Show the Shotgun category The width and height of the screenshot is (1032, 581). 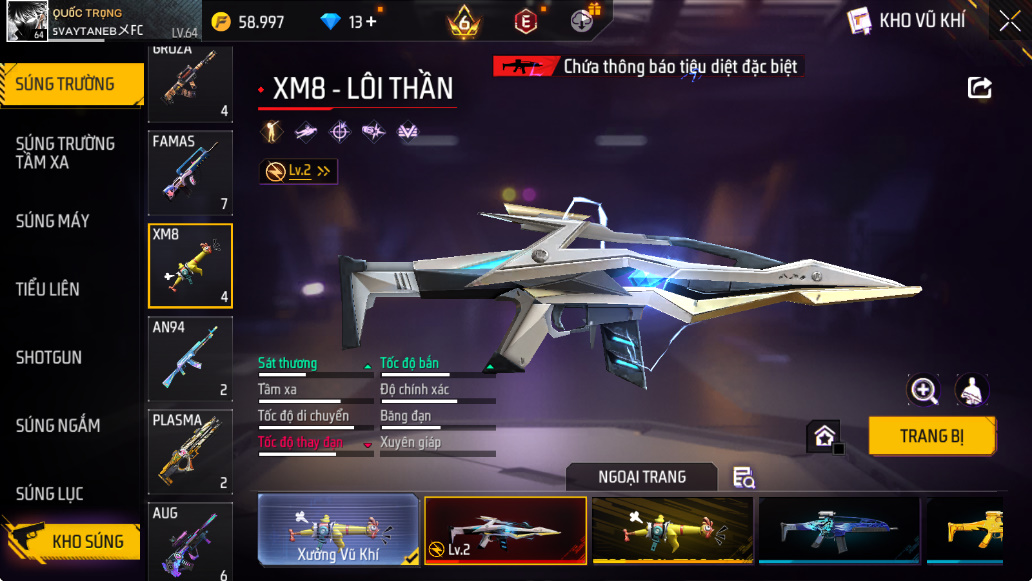tap(49, 357)
